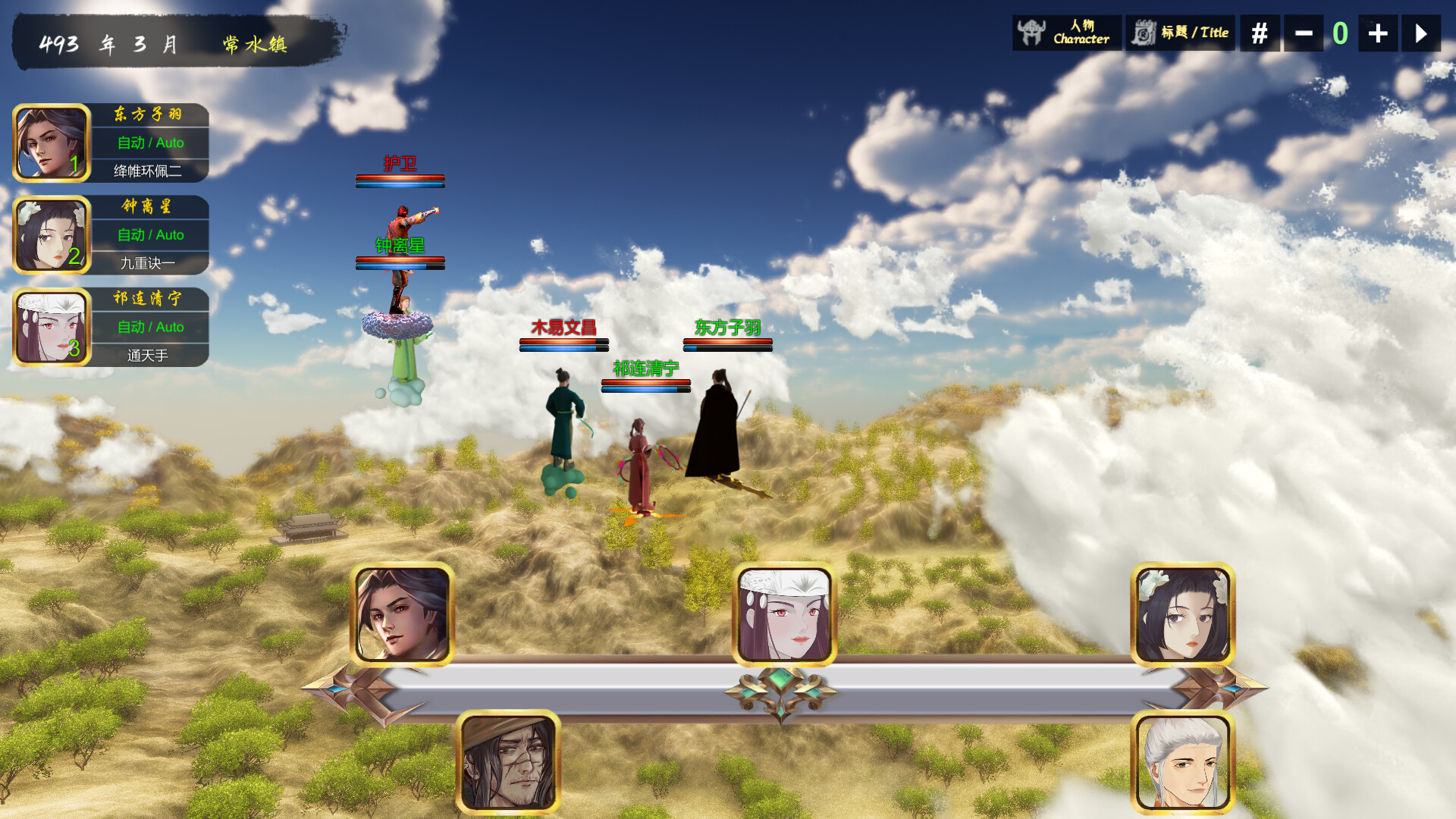
Task: Select 钟离星's portrait icon in party list
Action: point(50,235)
